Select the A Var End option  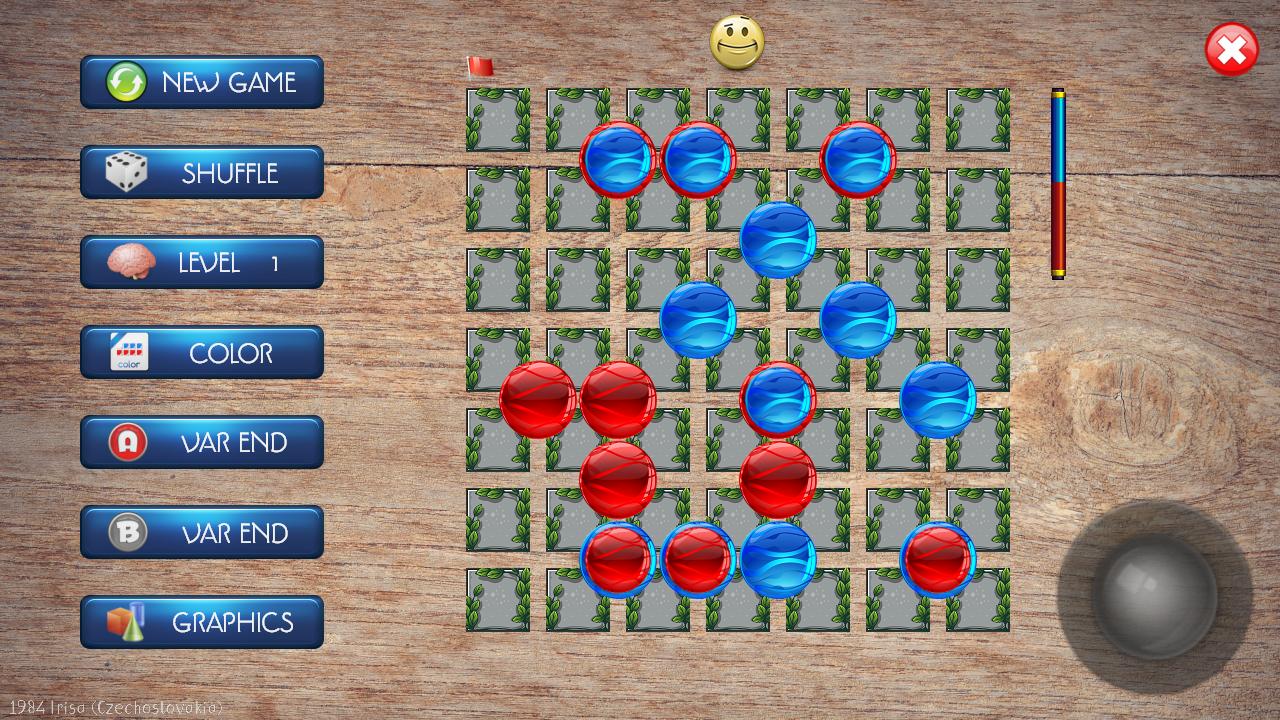(202, 442)
